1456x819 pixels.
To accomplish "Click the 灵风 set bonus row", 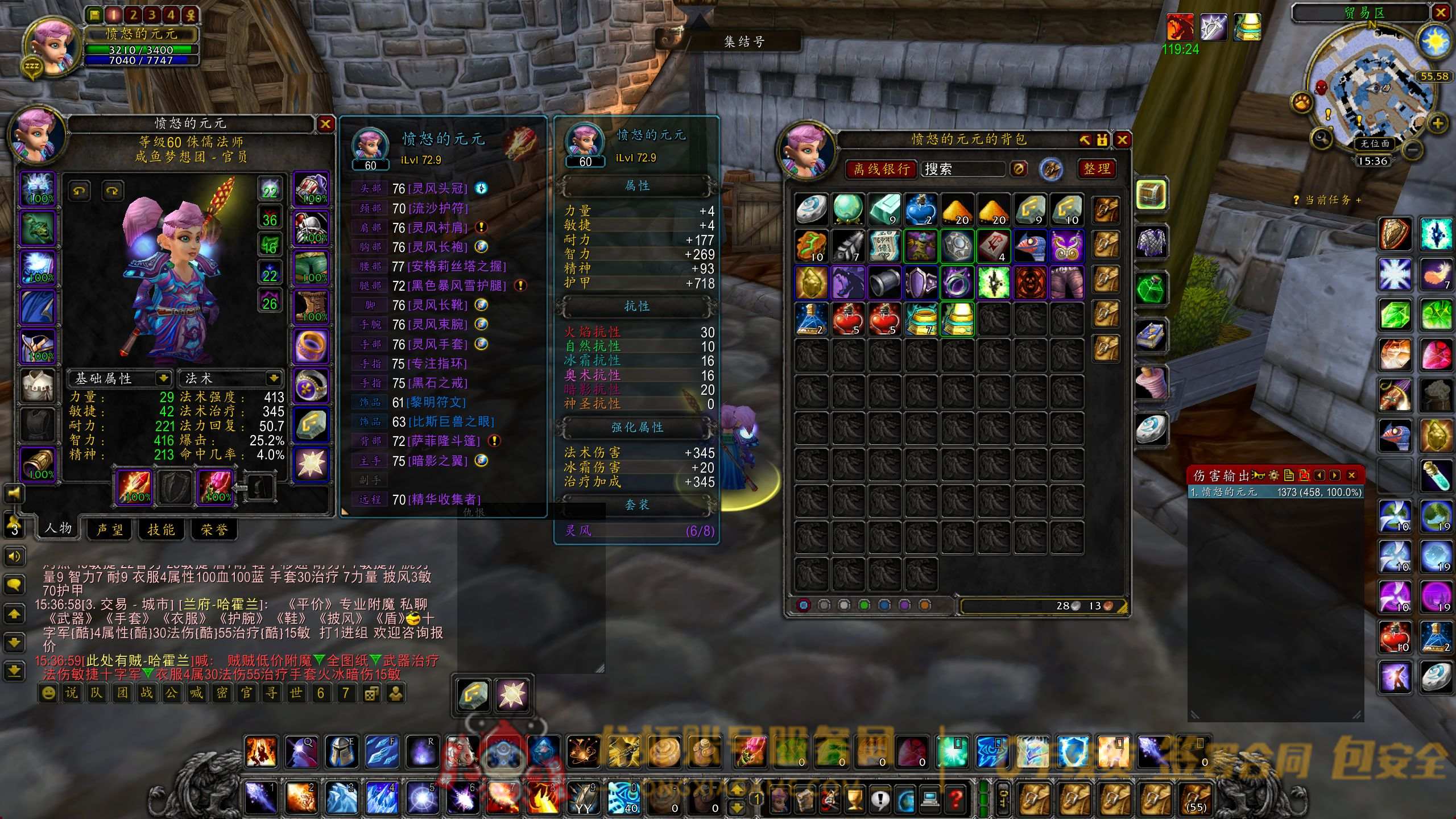I will [637, 531].
